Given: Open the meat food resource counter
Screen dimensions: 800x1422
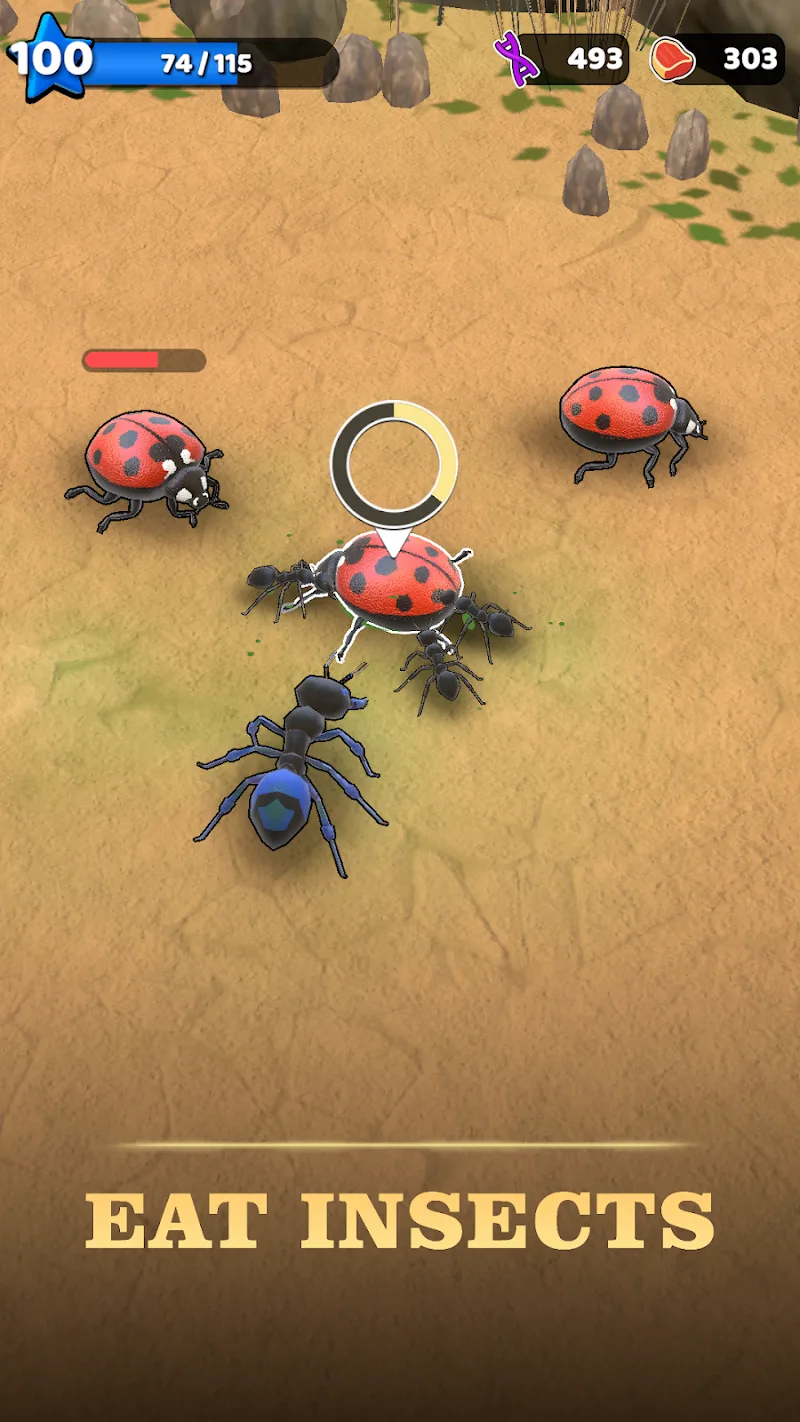Looking at the screenshot, I should (x=717, y=59).
